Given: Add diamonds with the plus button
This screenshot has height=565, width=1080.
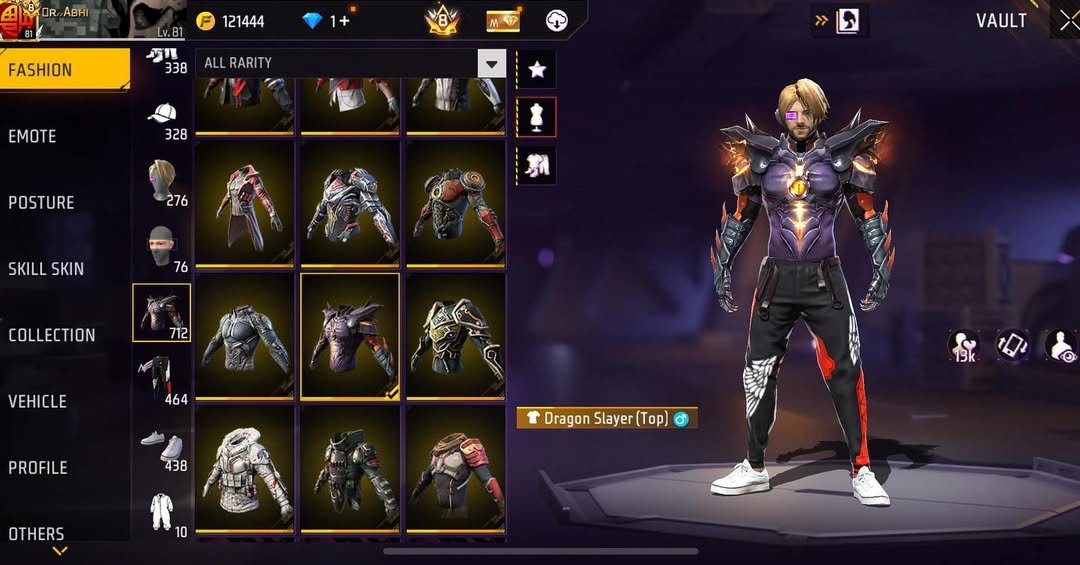Looking at the screenshot, I should point(345,21).
